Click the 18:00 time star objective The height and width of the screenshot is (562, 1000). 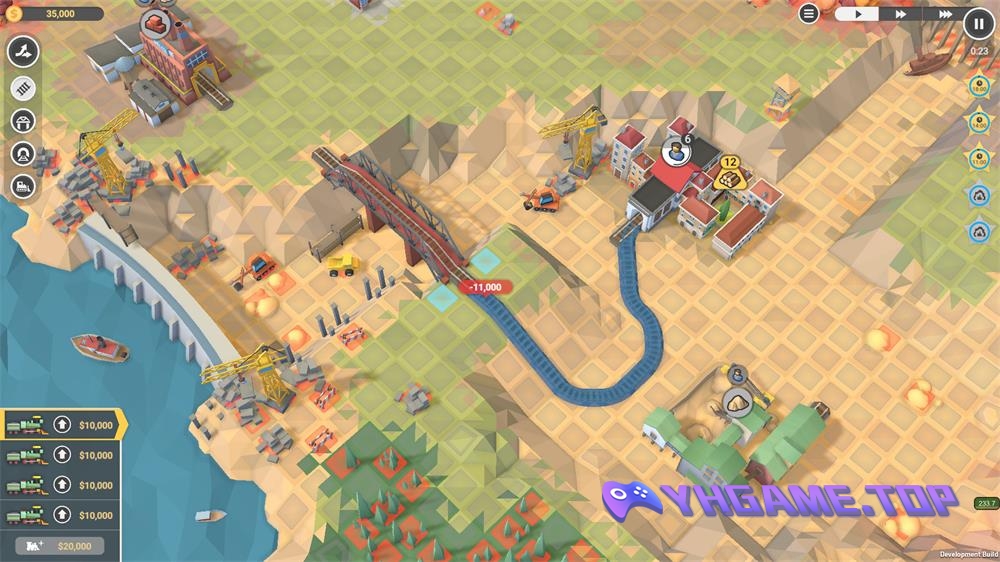(979, 88)
